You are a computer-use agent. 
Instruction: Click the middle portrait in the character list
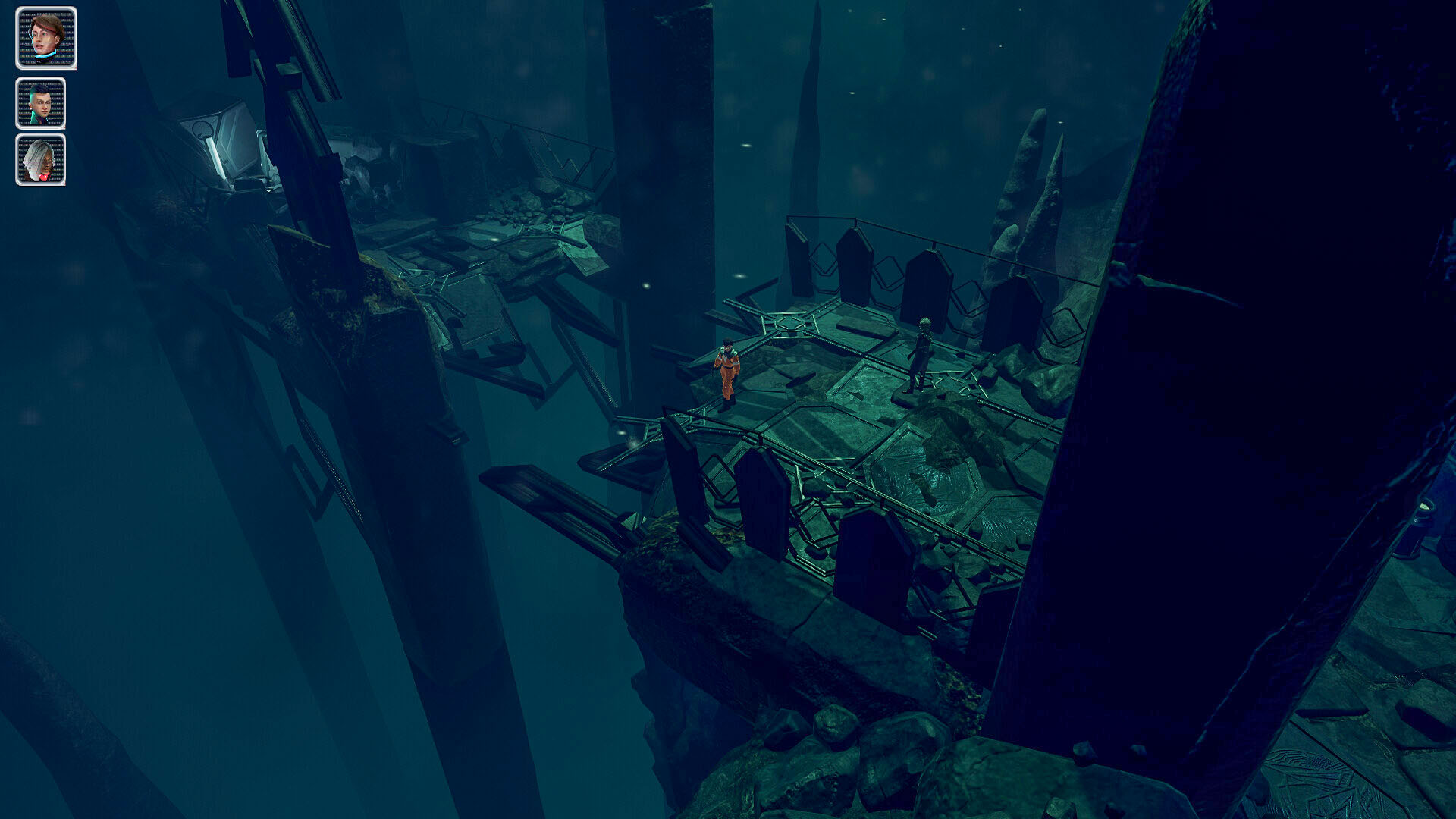click(42, 102)
